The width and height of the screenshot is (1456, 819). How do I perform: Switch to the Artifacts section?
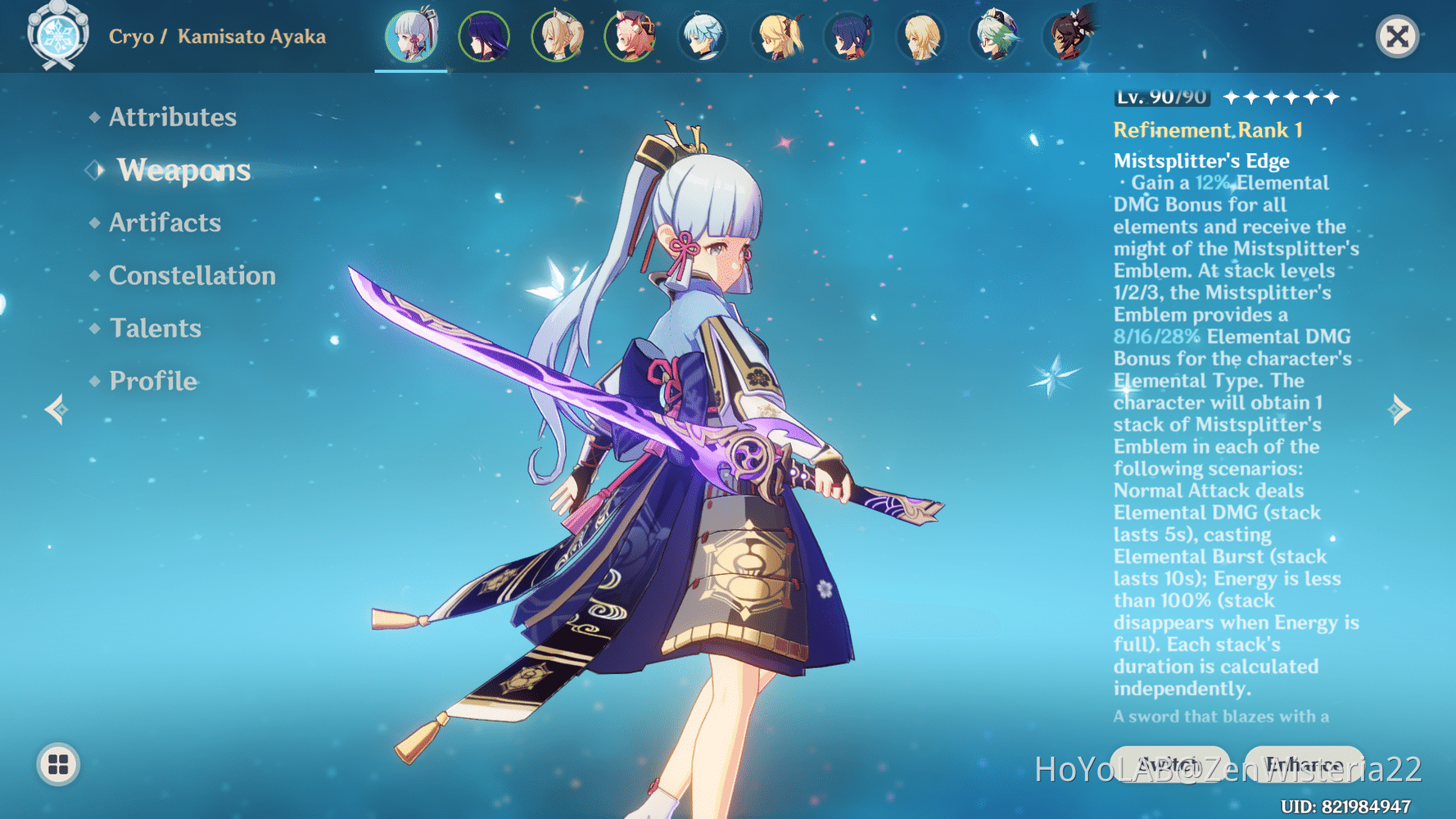165,223
